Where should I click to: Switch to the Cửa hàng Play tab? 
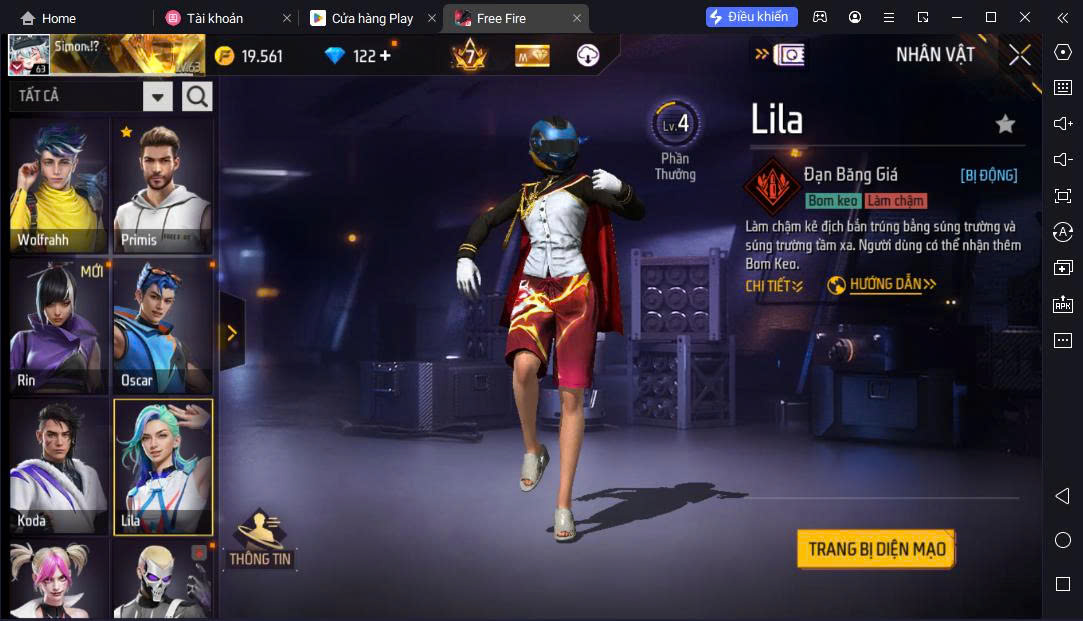click(371, 18)
